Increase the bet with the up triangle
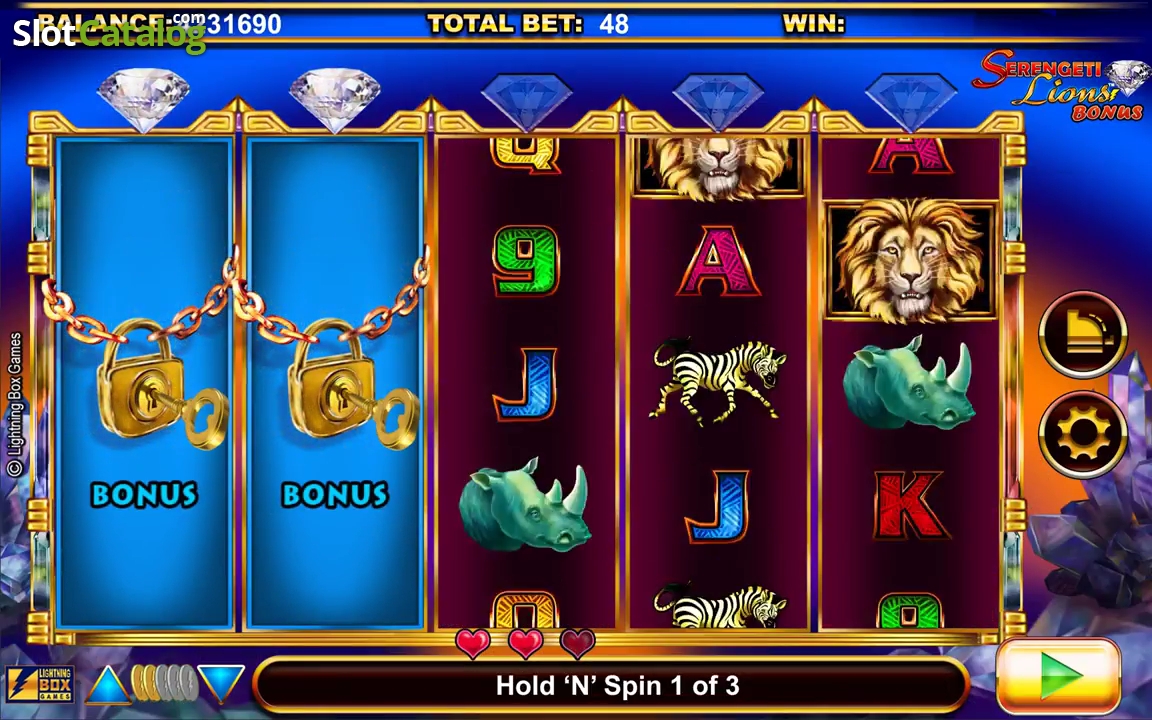Viewport: 1152px width, 720px height. 107,684
